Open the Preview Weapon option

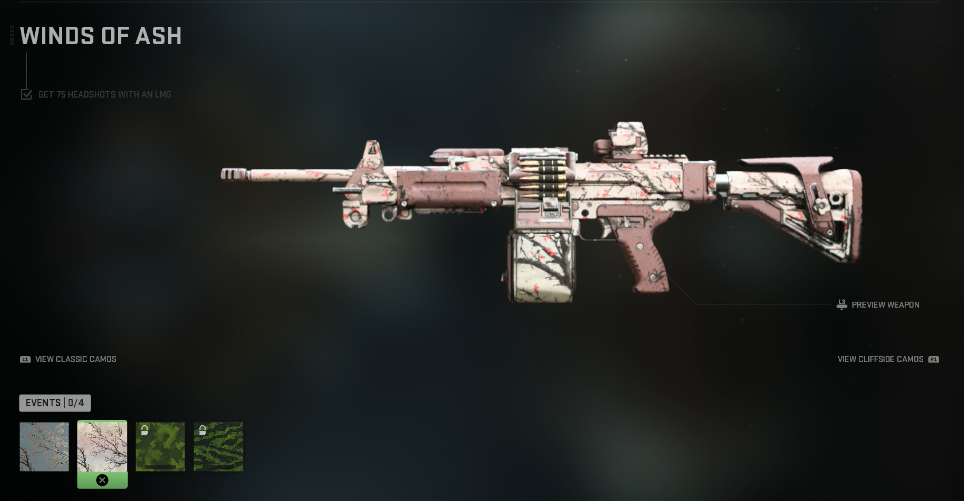(878, 304)
